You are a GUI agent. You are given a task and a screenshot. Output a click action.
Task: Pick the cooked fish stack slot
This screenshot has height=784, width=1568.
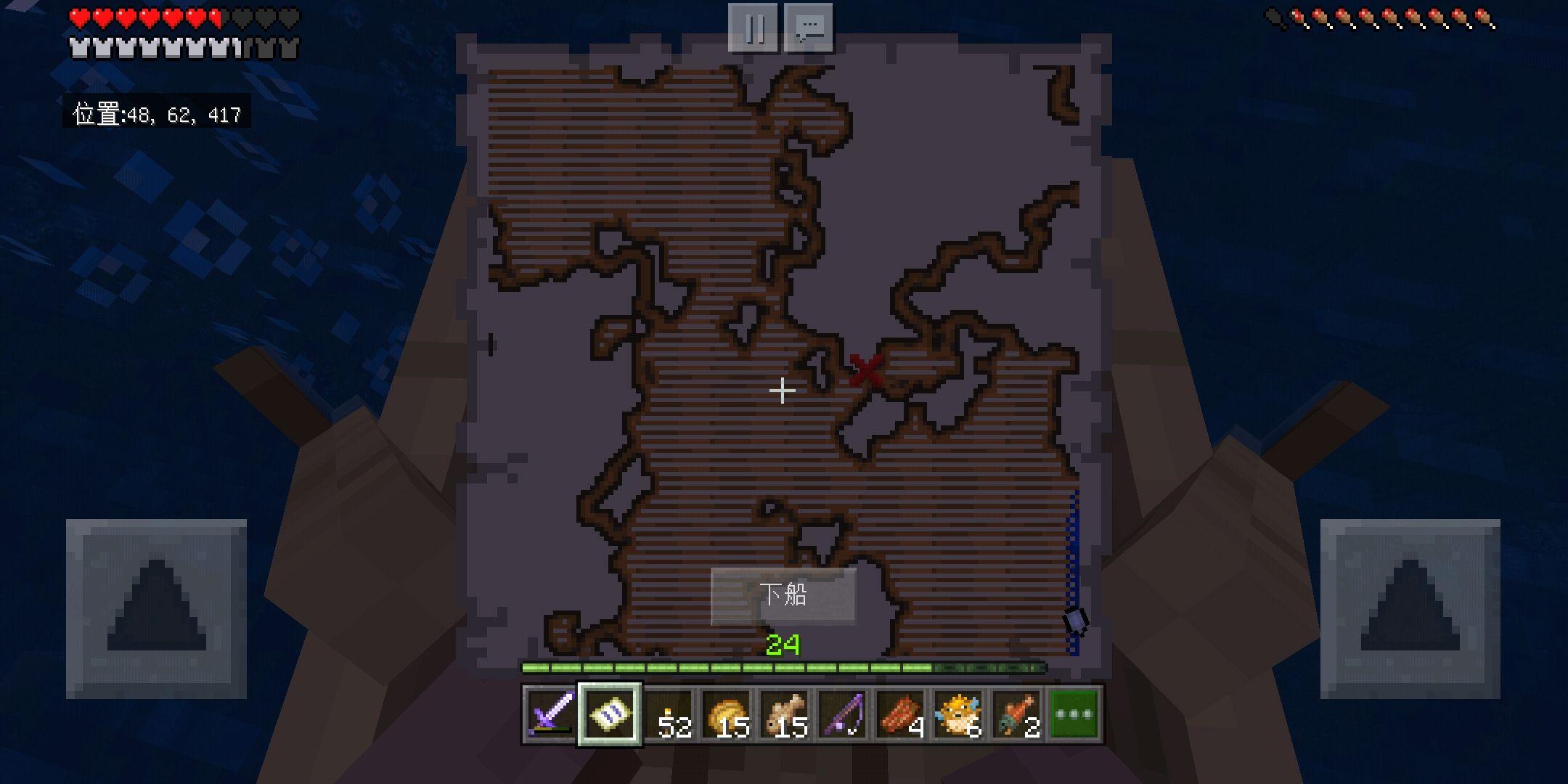pos(785,714)
